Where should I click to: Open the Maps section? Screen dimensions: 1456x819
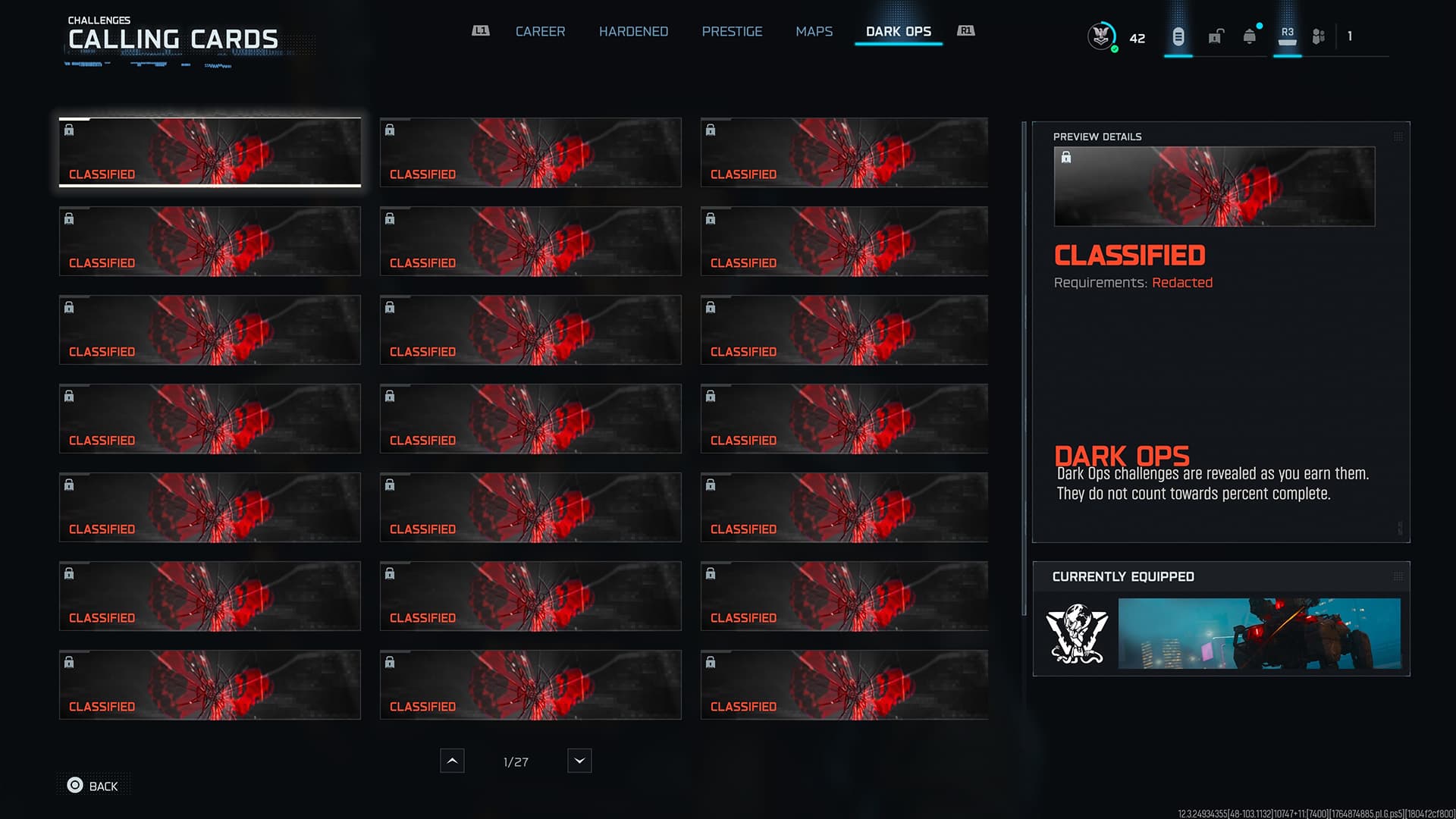tap(814, 31)
